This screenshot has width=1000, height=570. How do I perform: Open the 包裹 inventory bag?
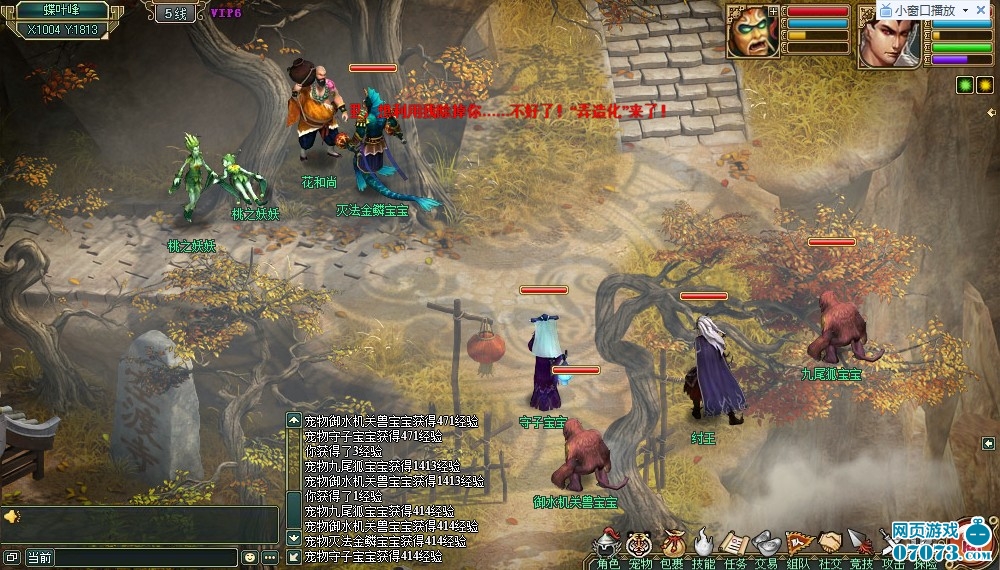click(673, 545)
